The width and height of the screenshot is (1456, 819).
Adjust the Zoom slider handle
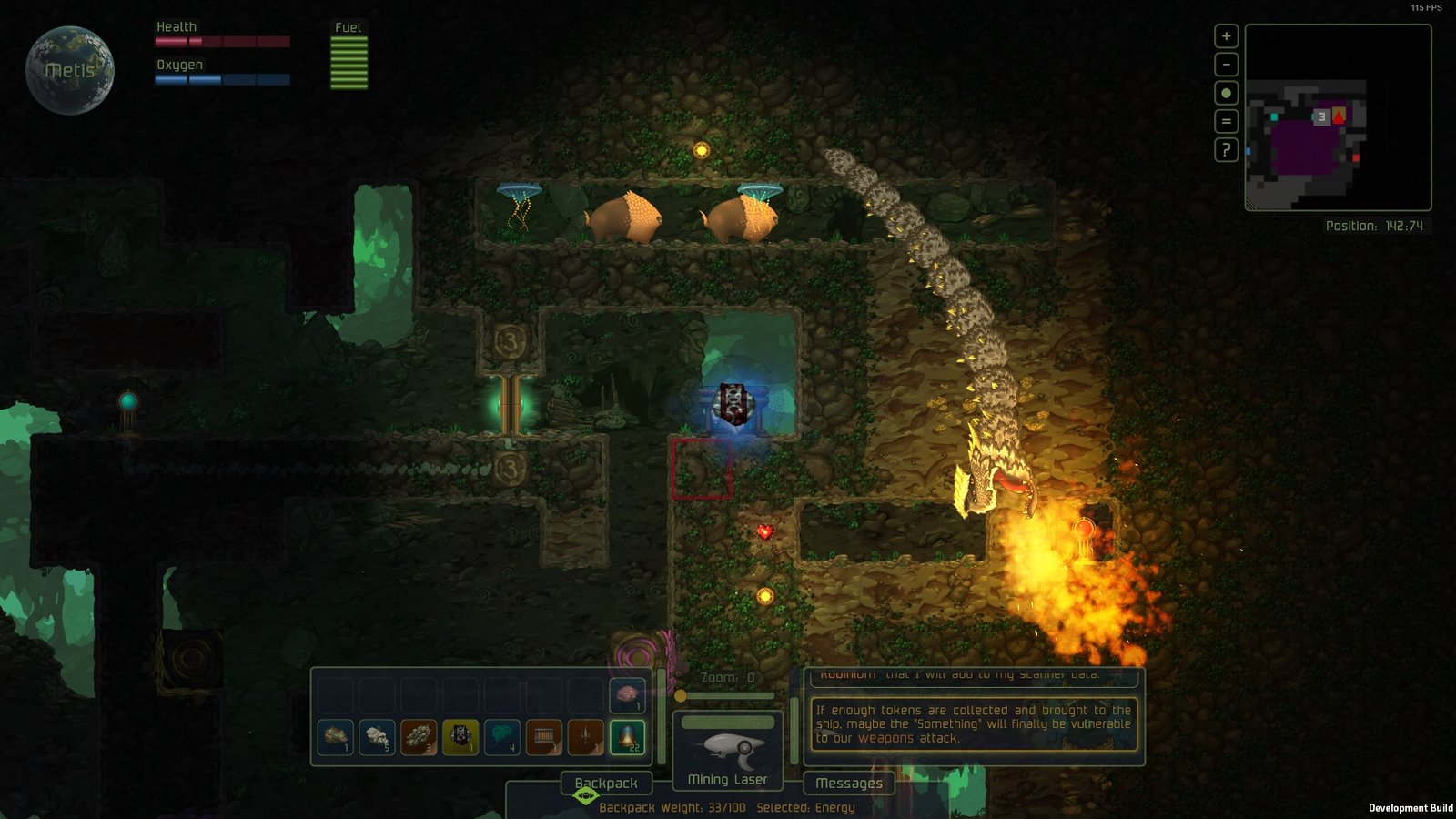coord(680,696)
